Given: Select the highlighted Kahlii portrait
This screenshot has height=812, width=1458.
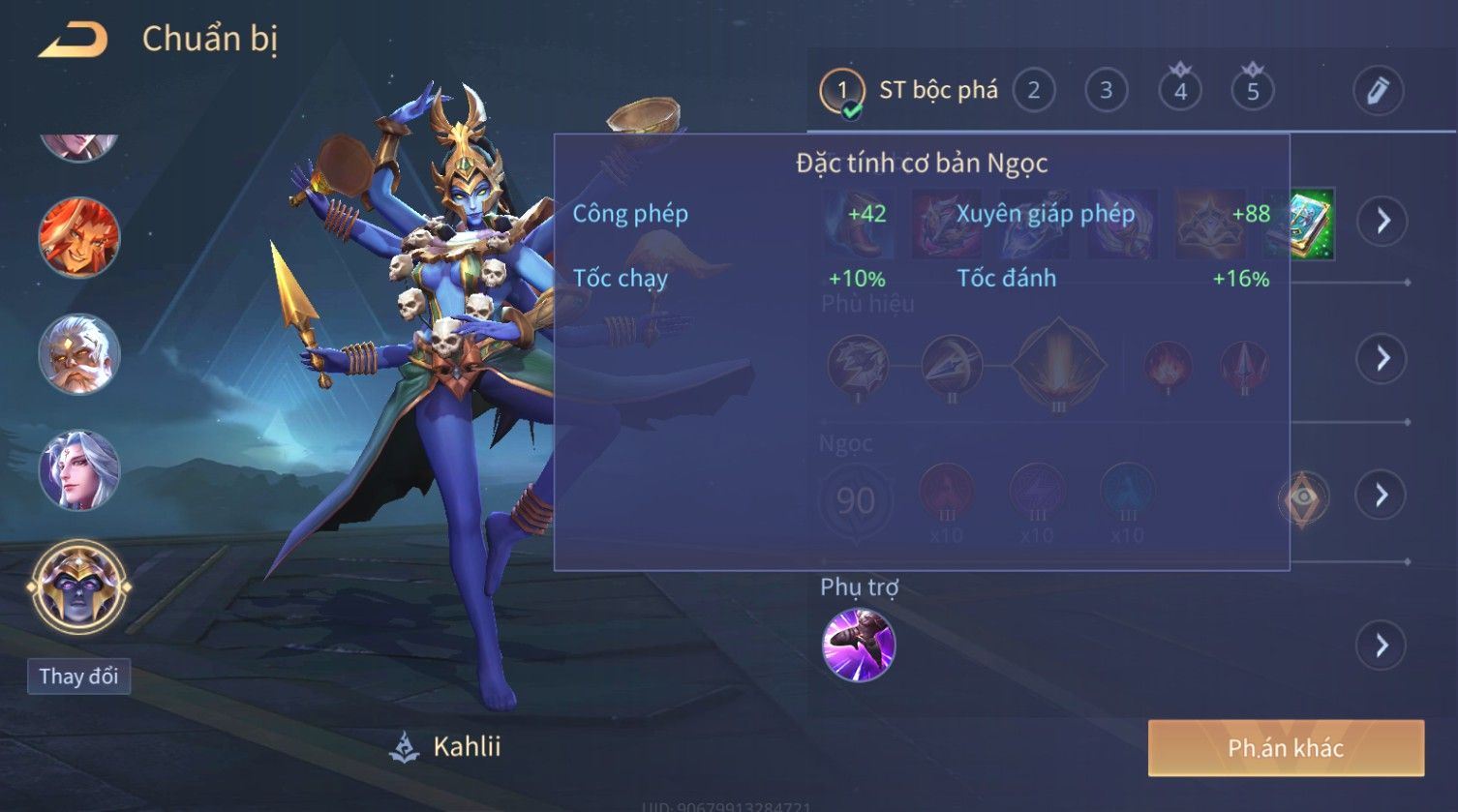Looking at the screenshot, I should point(78,586).
